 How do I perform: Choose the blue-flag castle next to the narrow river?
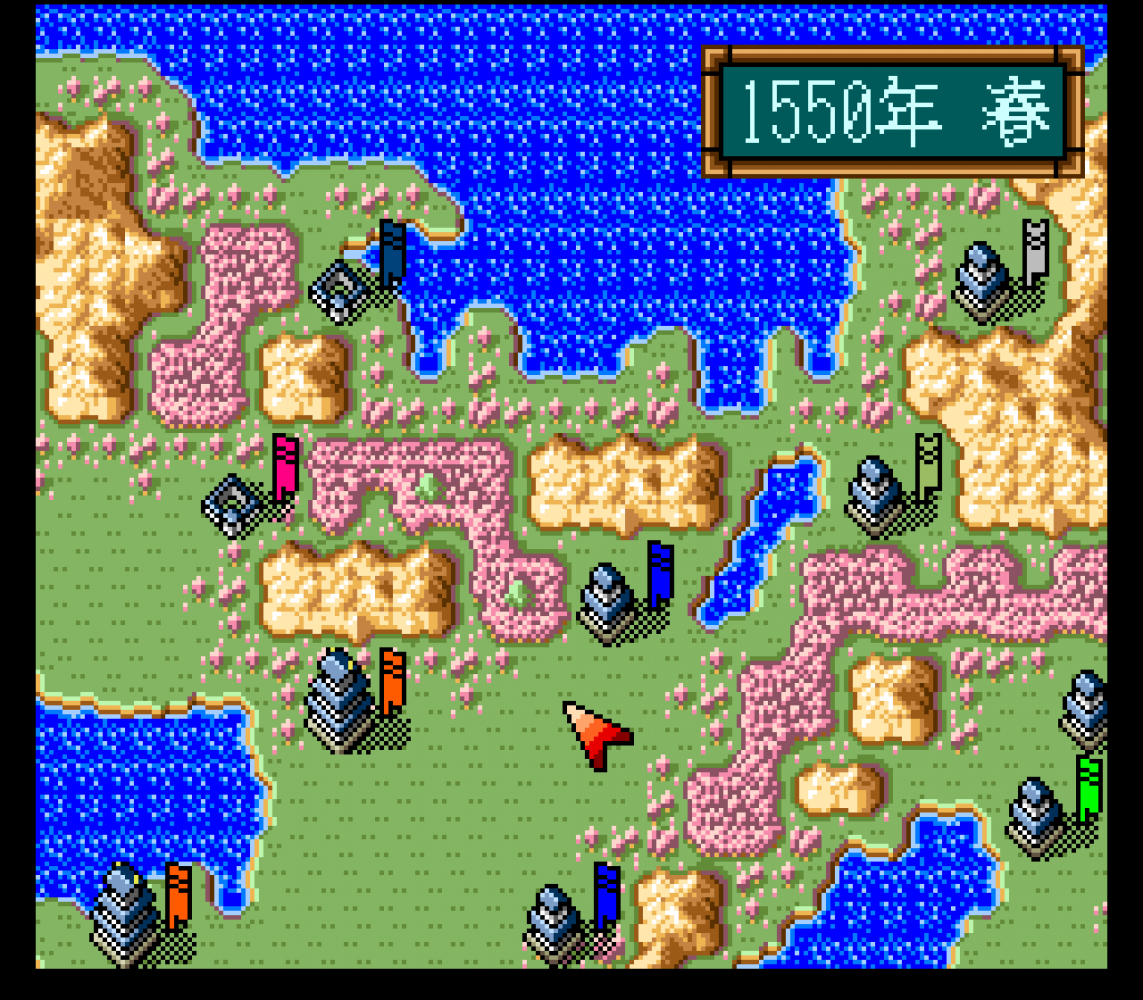[x=610, y=602]
